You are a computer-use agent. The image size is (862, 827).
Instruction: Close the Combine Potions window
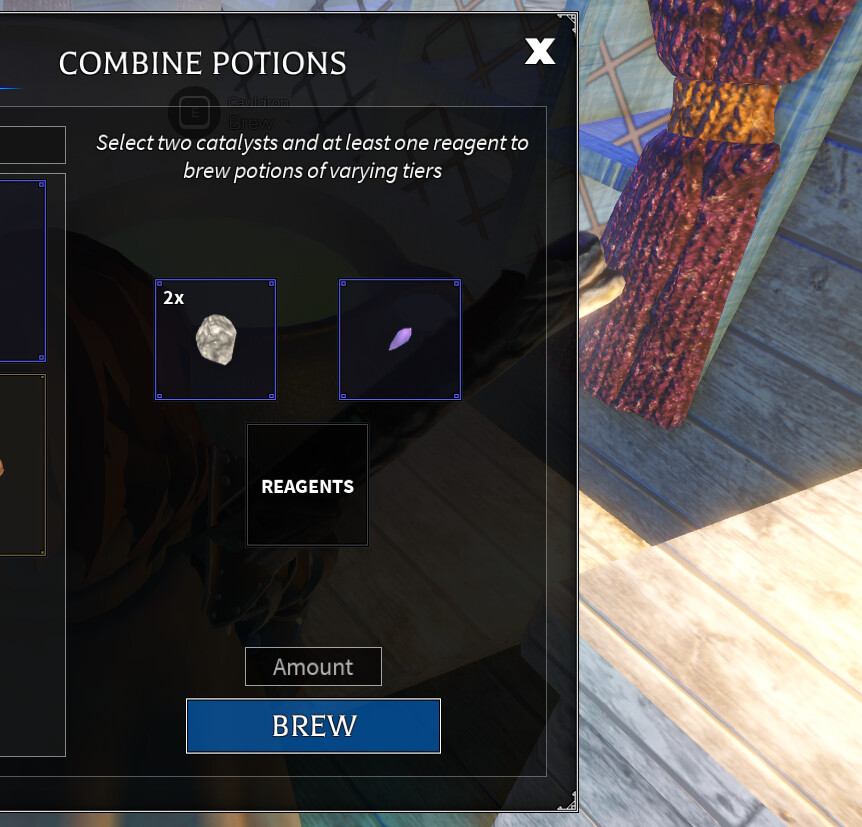540,52
